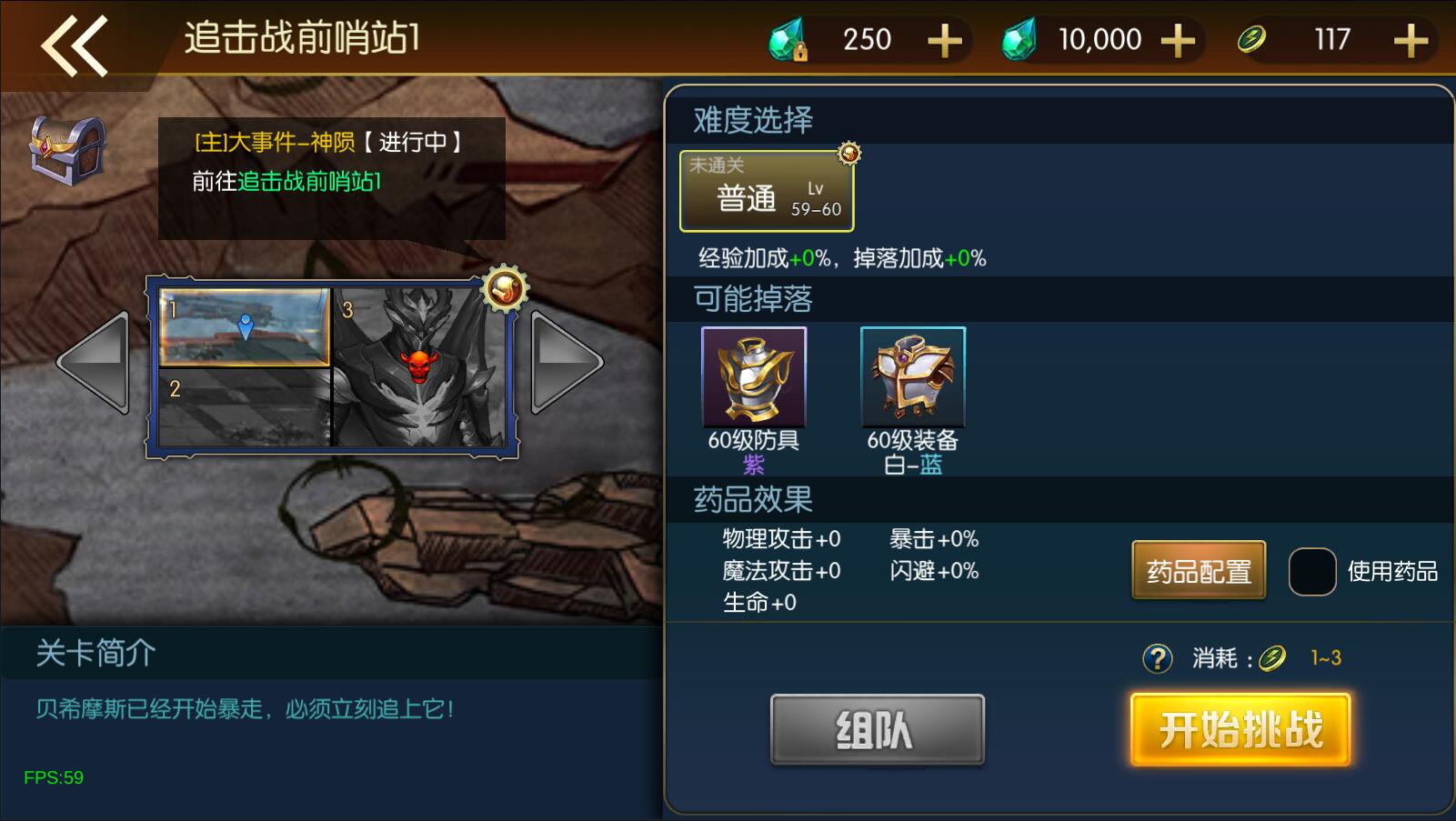Start the challenge with 开始挑战
Viewport: 1456px width, 821px height.
1240,729
